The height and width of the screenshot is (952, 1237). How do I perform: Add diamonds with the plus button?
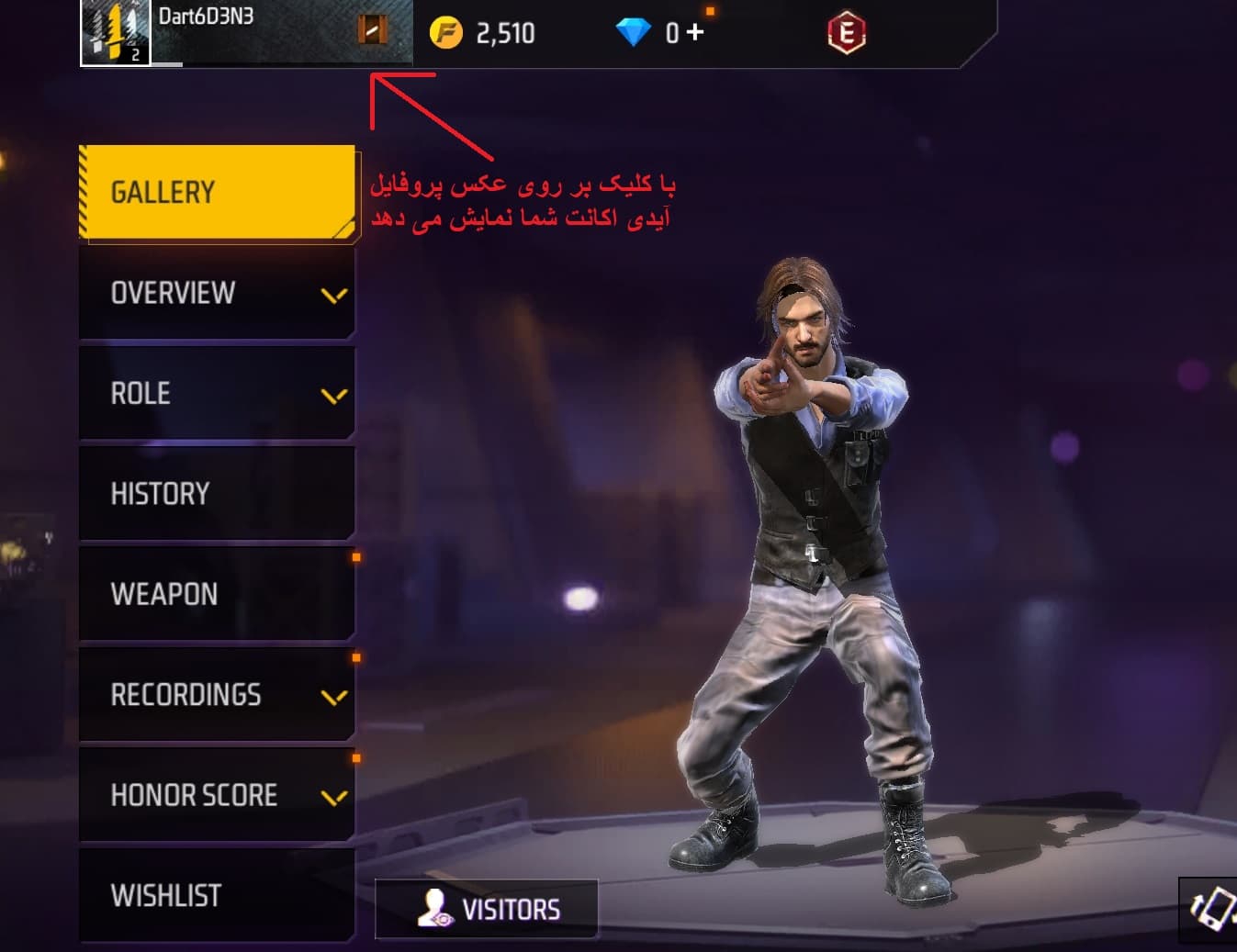tap(695, 32)
